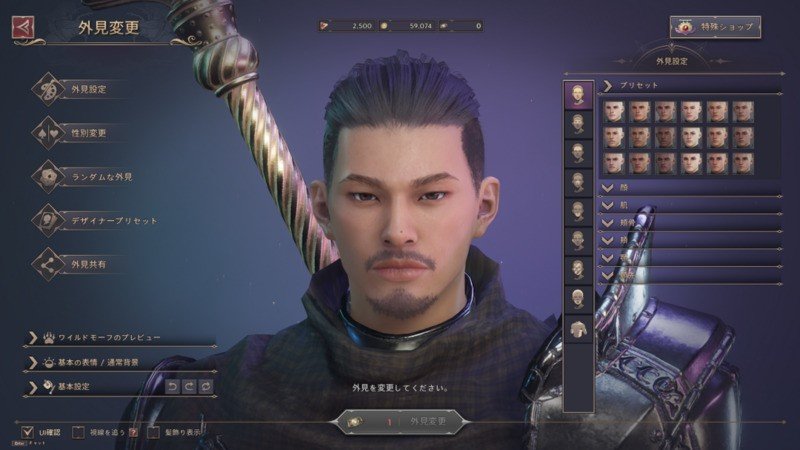The width and height of the screenshot is (800, 450).
Task: Confirm with the 外見変更 button at bottom
Action: (x=400, y=422)
